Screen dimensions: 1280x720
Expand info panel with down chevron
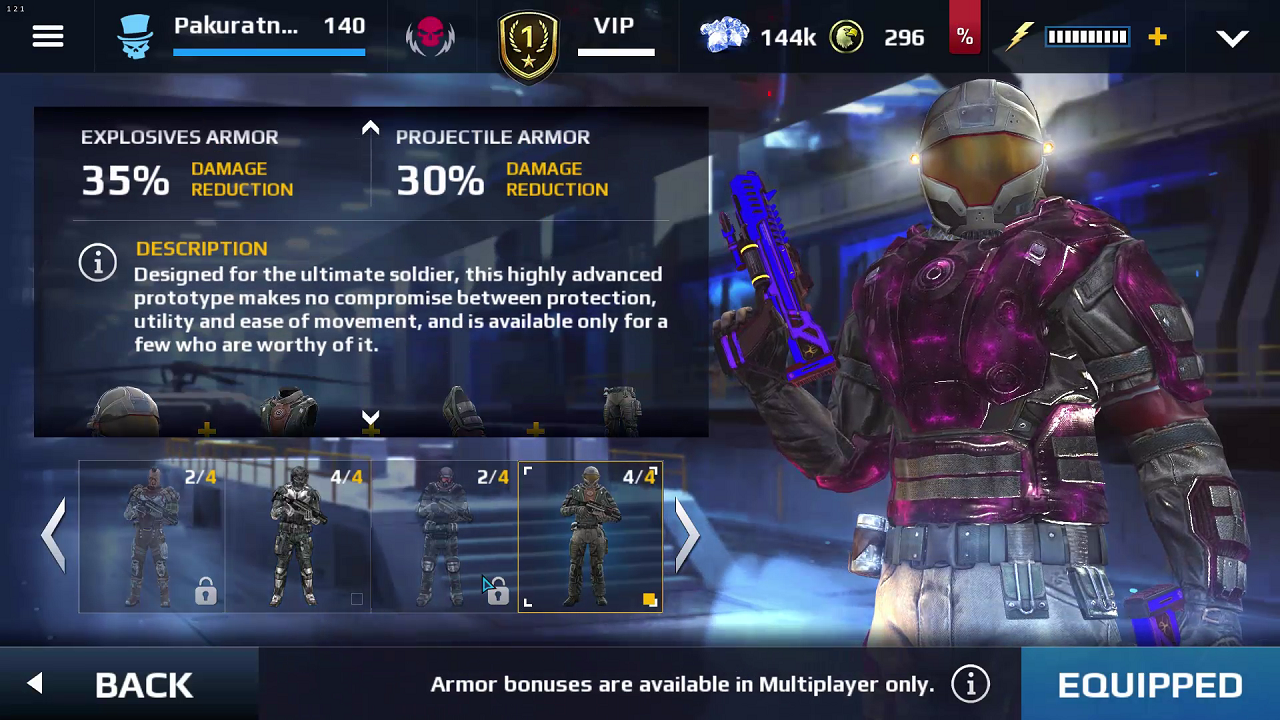coord(370,416)
